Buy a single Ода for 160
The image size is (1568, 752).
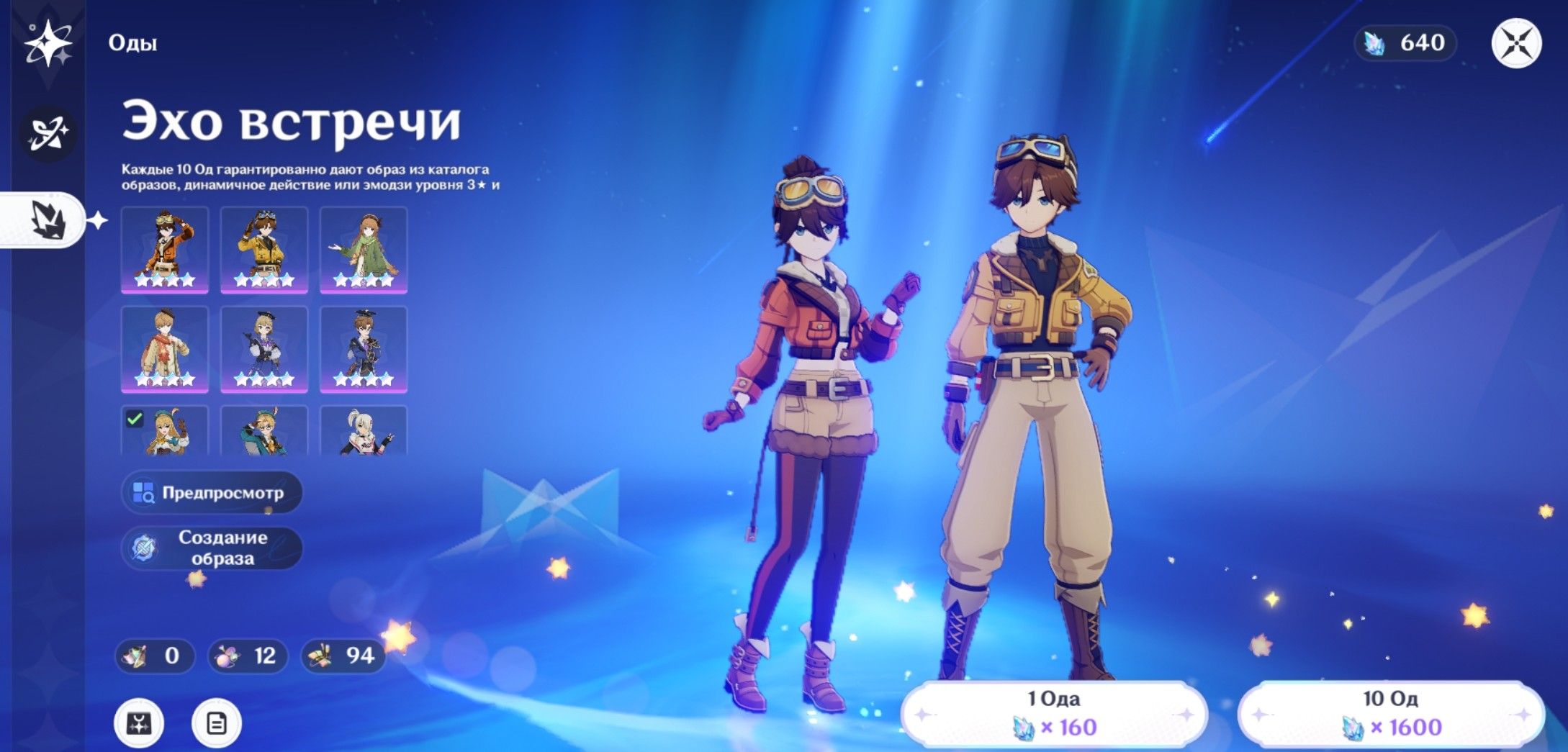[x=1053, y=714]
